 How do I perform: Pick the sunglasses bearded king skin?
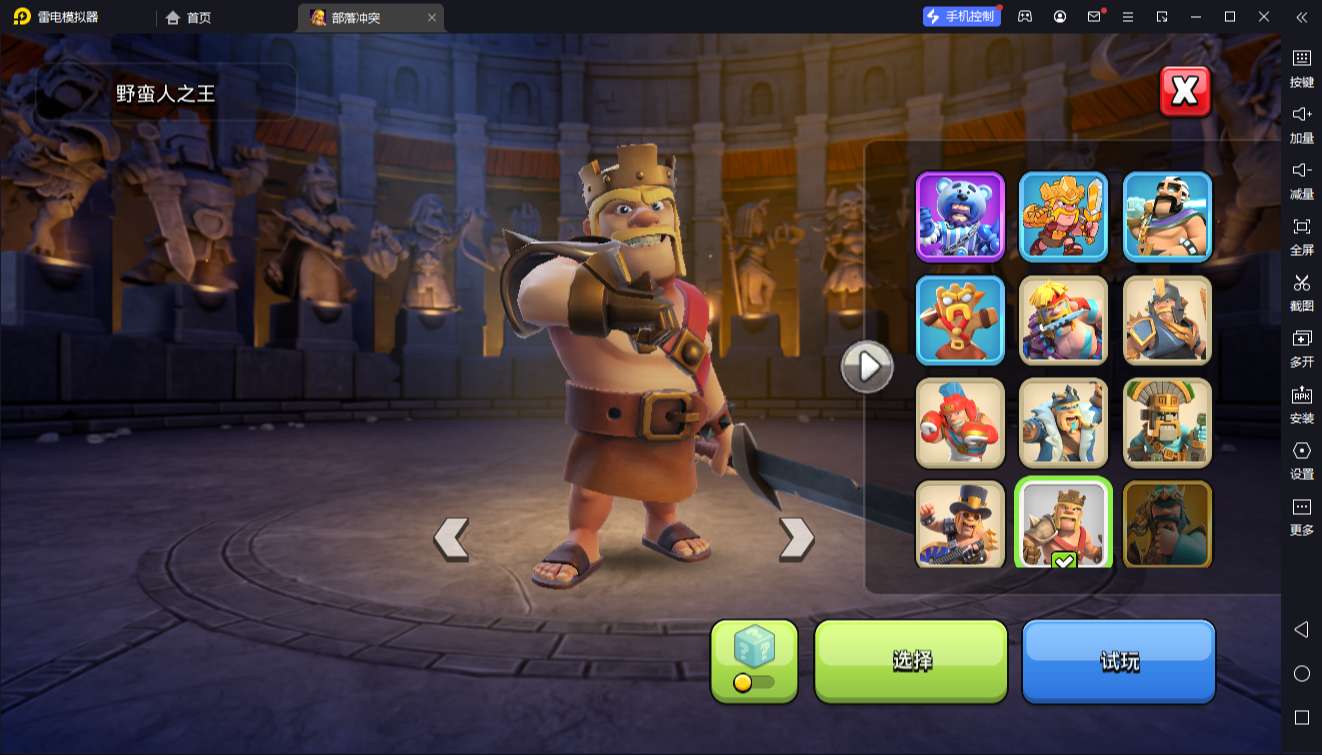click(1167, 216)
